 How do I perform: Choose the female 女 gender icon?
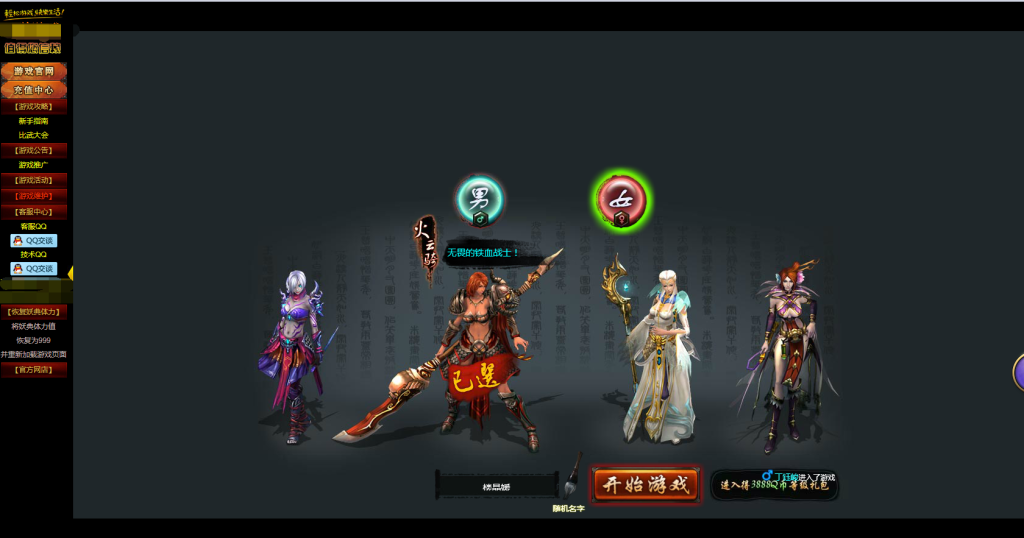tap(620, 200)
